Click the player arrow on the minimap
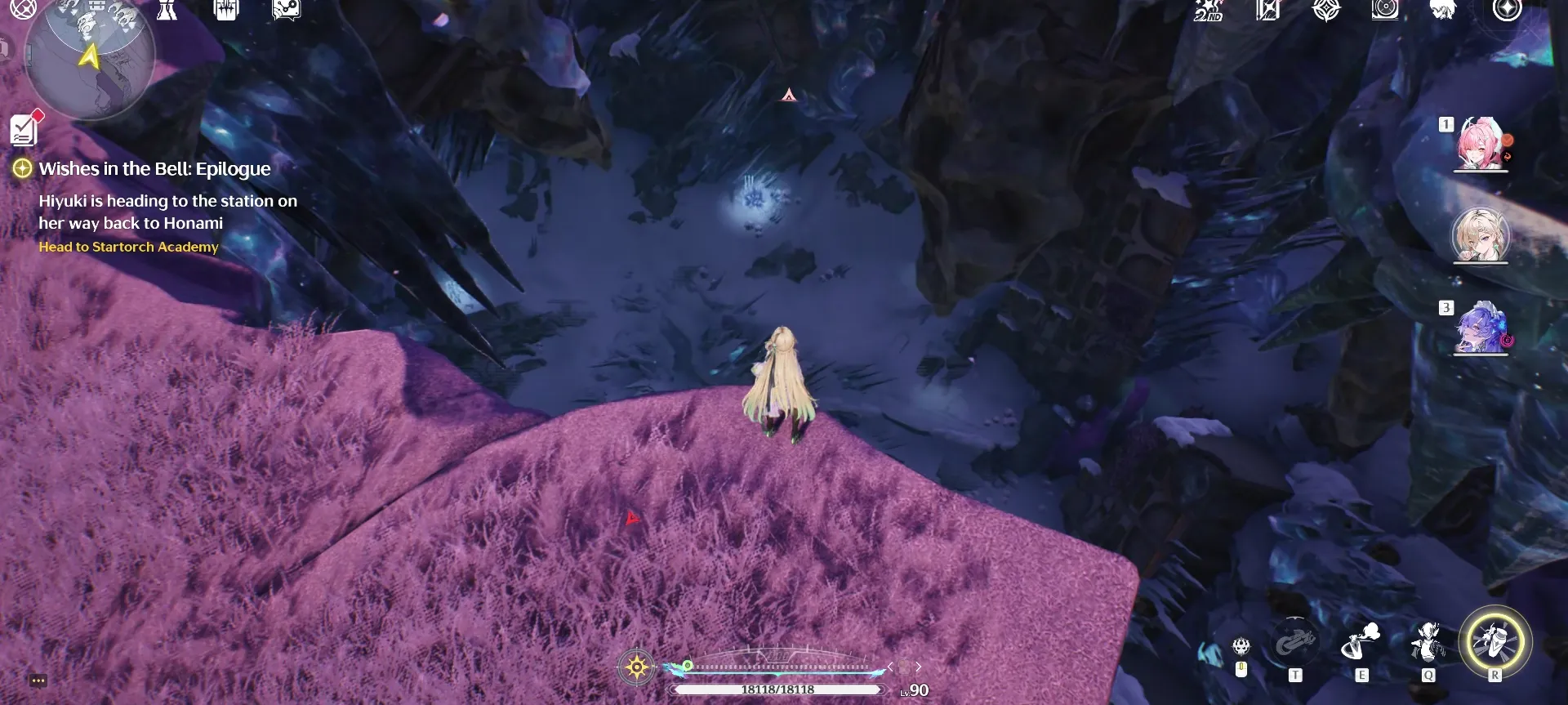 point(90,56)
